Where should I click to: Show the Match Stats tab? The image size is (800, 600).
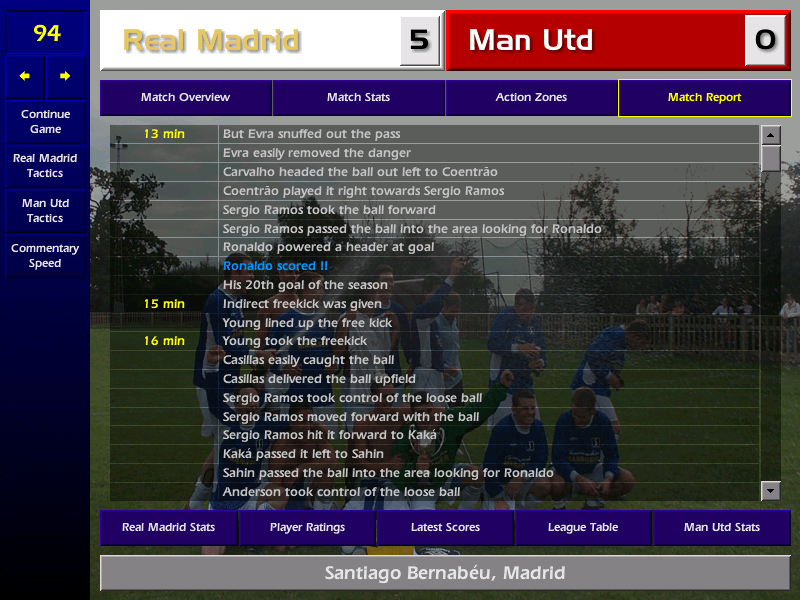pyautogui.click(x=358, y=98)
